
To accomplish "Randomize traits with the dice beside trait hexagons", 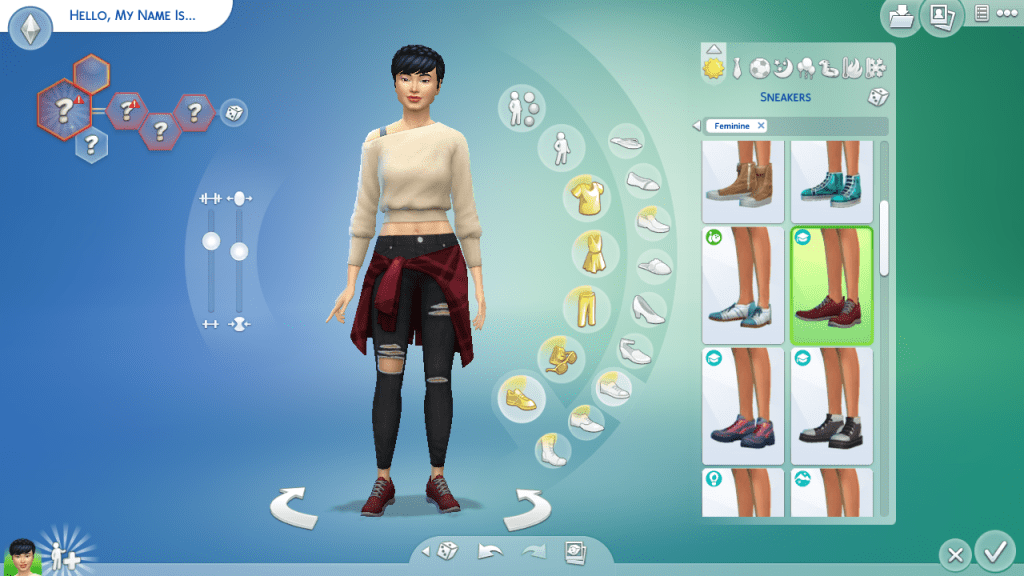I will point(232,112).
